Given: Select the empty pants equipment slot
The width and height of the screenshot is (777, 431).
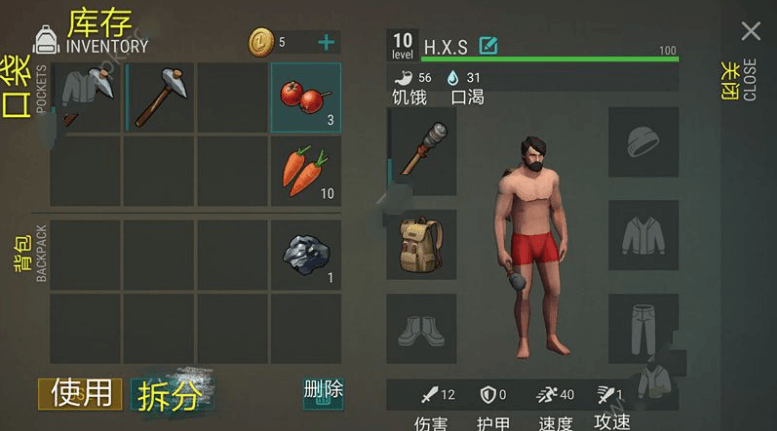Looking at the screenshot, I should coord(644,327).
